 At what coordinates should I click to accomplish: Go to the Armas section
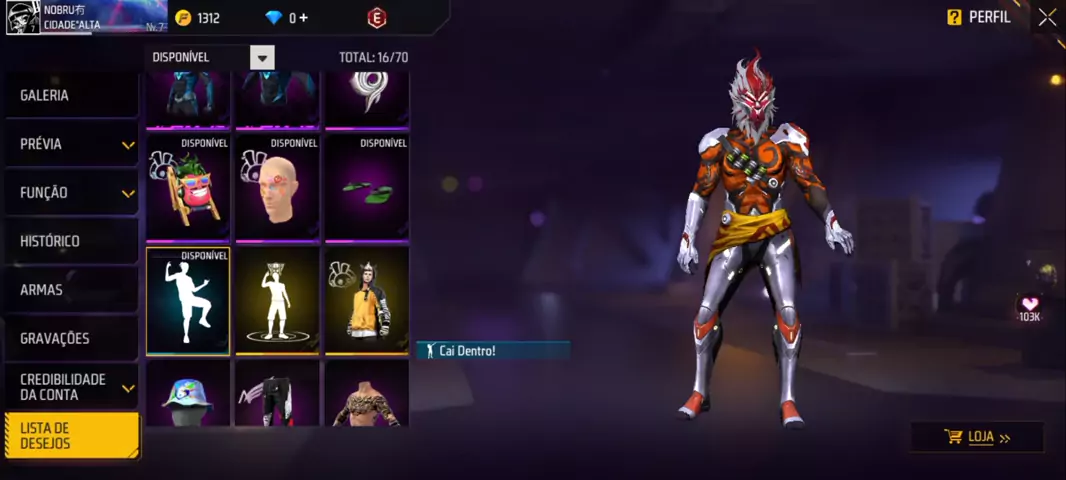(x=70, y=290)
